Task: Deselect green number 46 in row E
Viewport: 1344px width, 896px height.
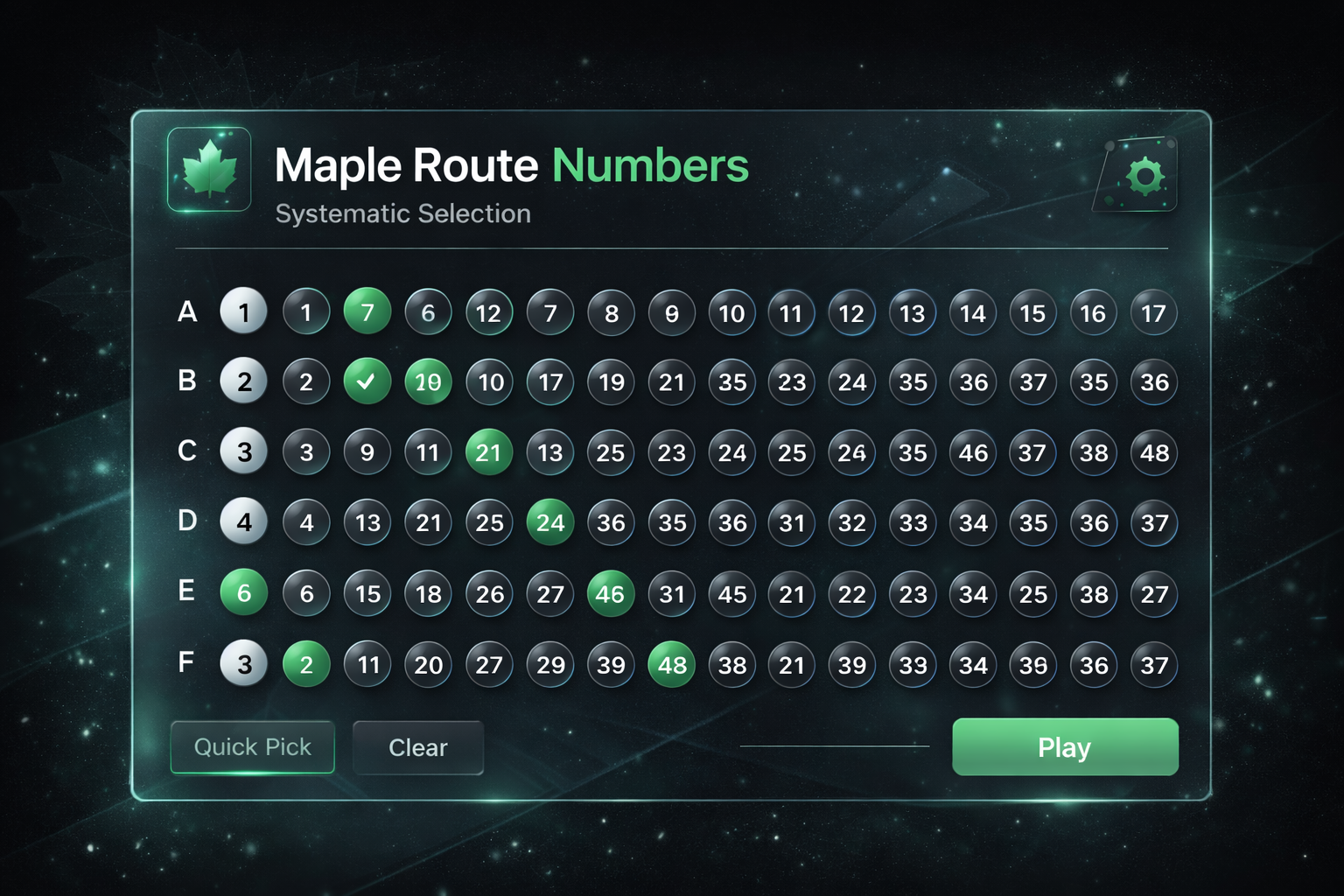Action: point(610,593)
